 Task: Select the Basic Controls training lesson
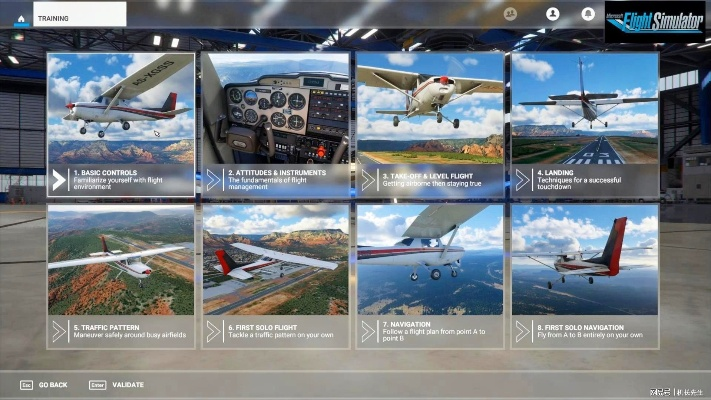[121, 123]
